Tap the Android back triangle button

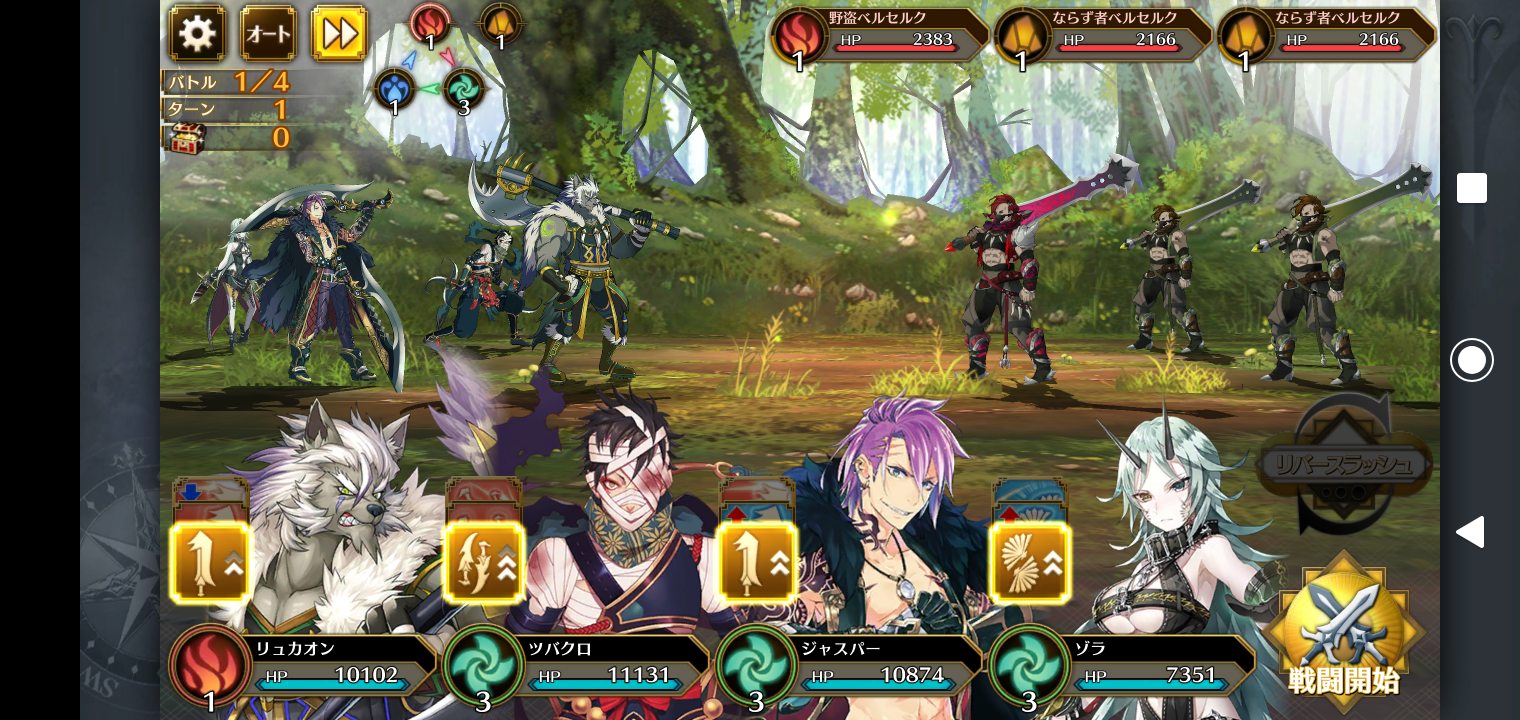pos(1469,532)
